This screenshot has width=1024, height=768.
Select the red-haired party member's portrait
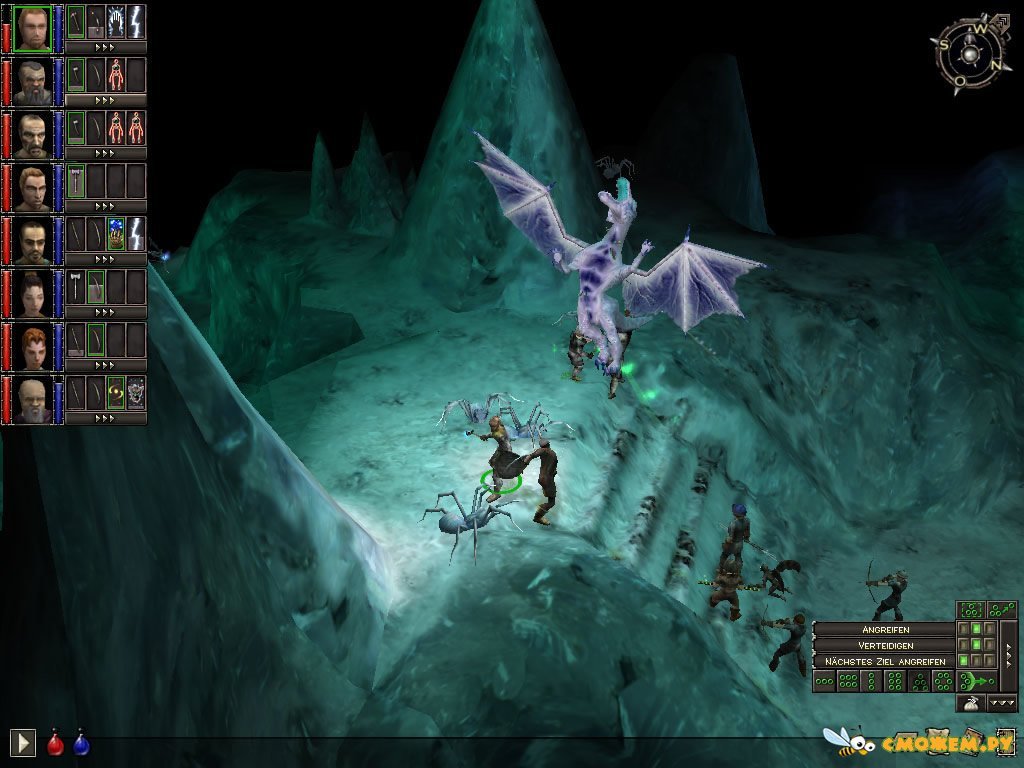pyautogui.click(x=33, y=344)
